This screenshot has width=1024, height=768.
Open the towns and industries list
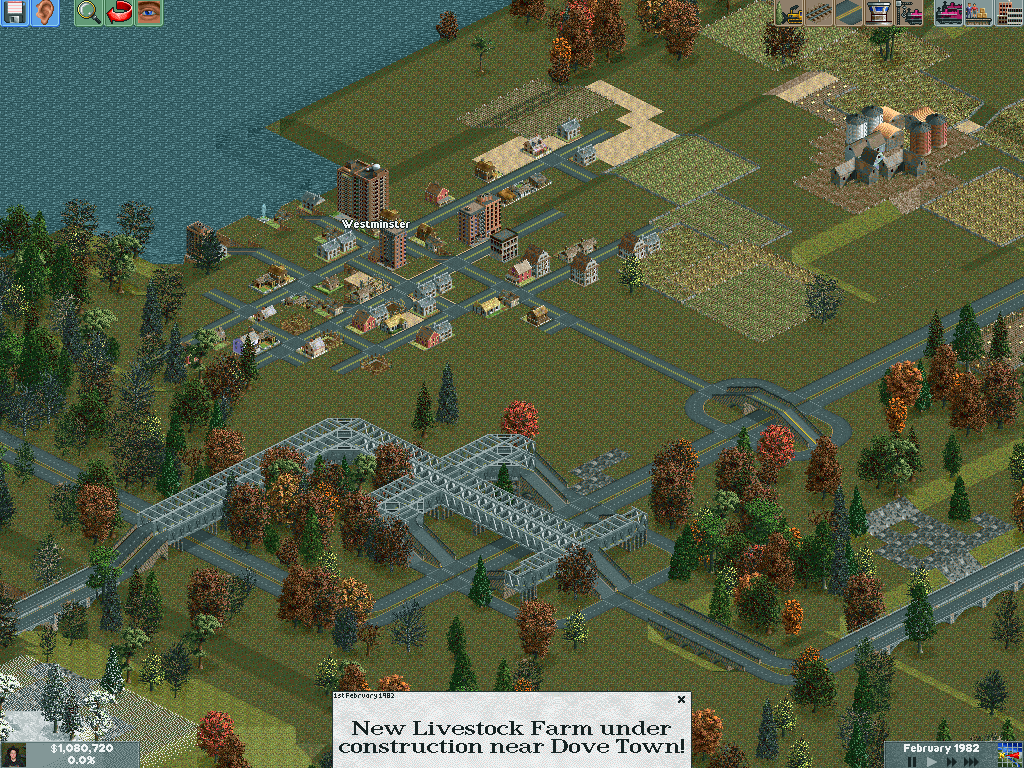click(1009, 13)
